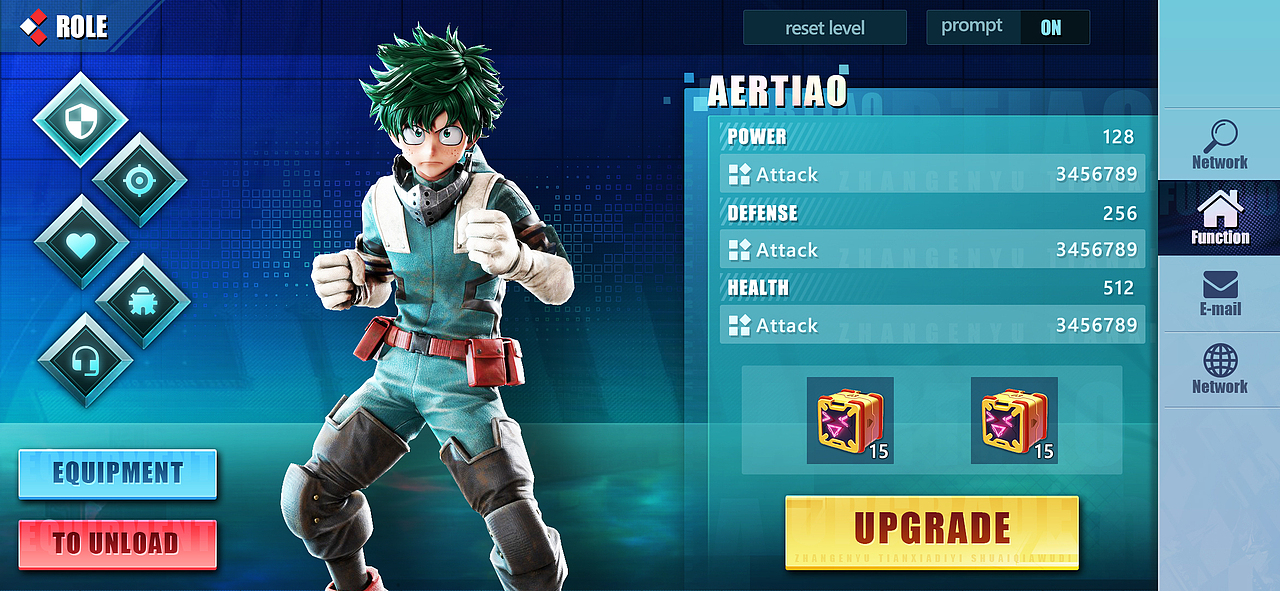Screen dimensions: 1280x591
Task: Open the EQUIPMENT menu
Action: [x=117, y=473]
